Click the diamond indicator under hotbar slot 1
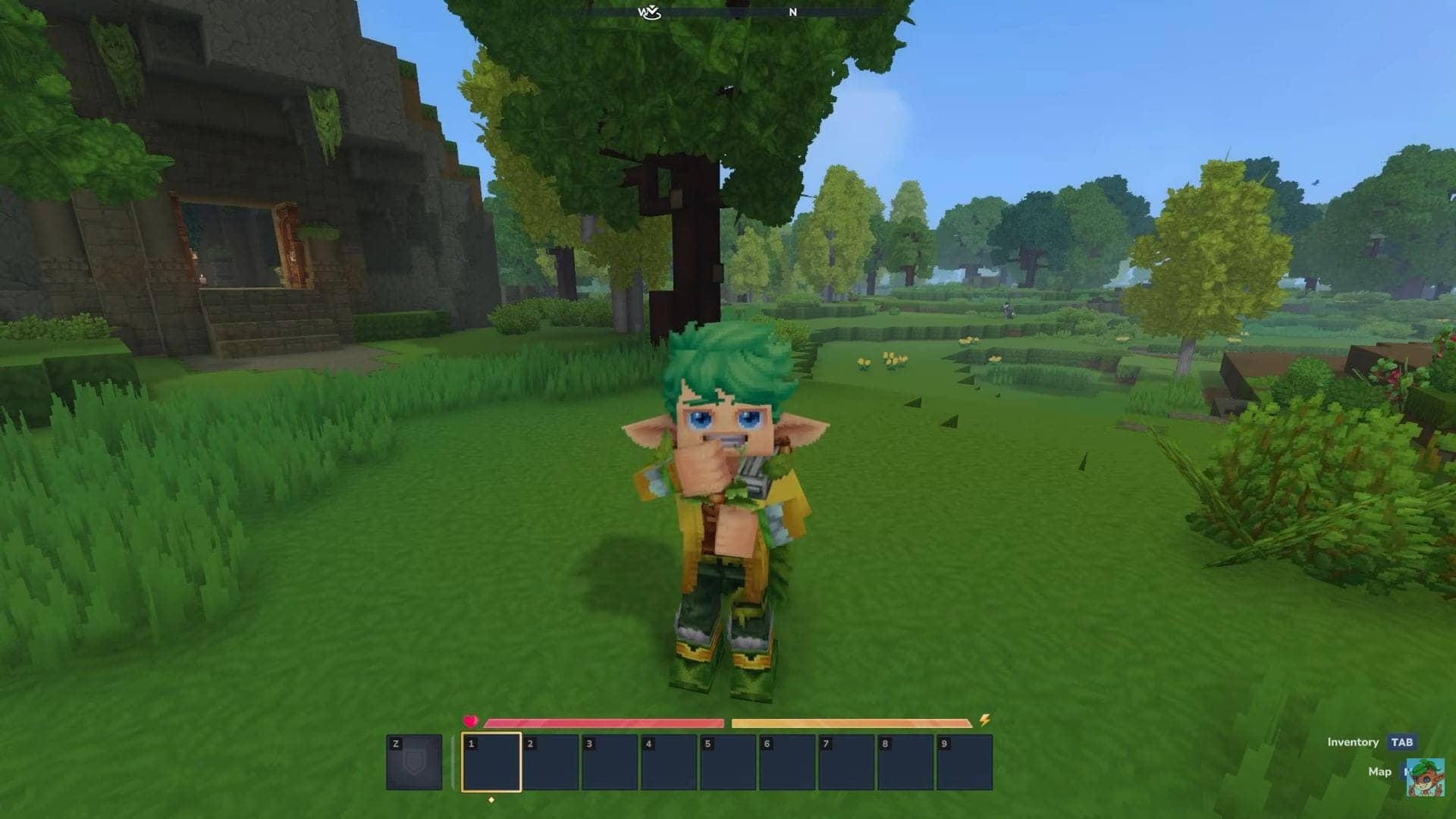Viewport: 1456px width, 819px height. click(491, 799)
